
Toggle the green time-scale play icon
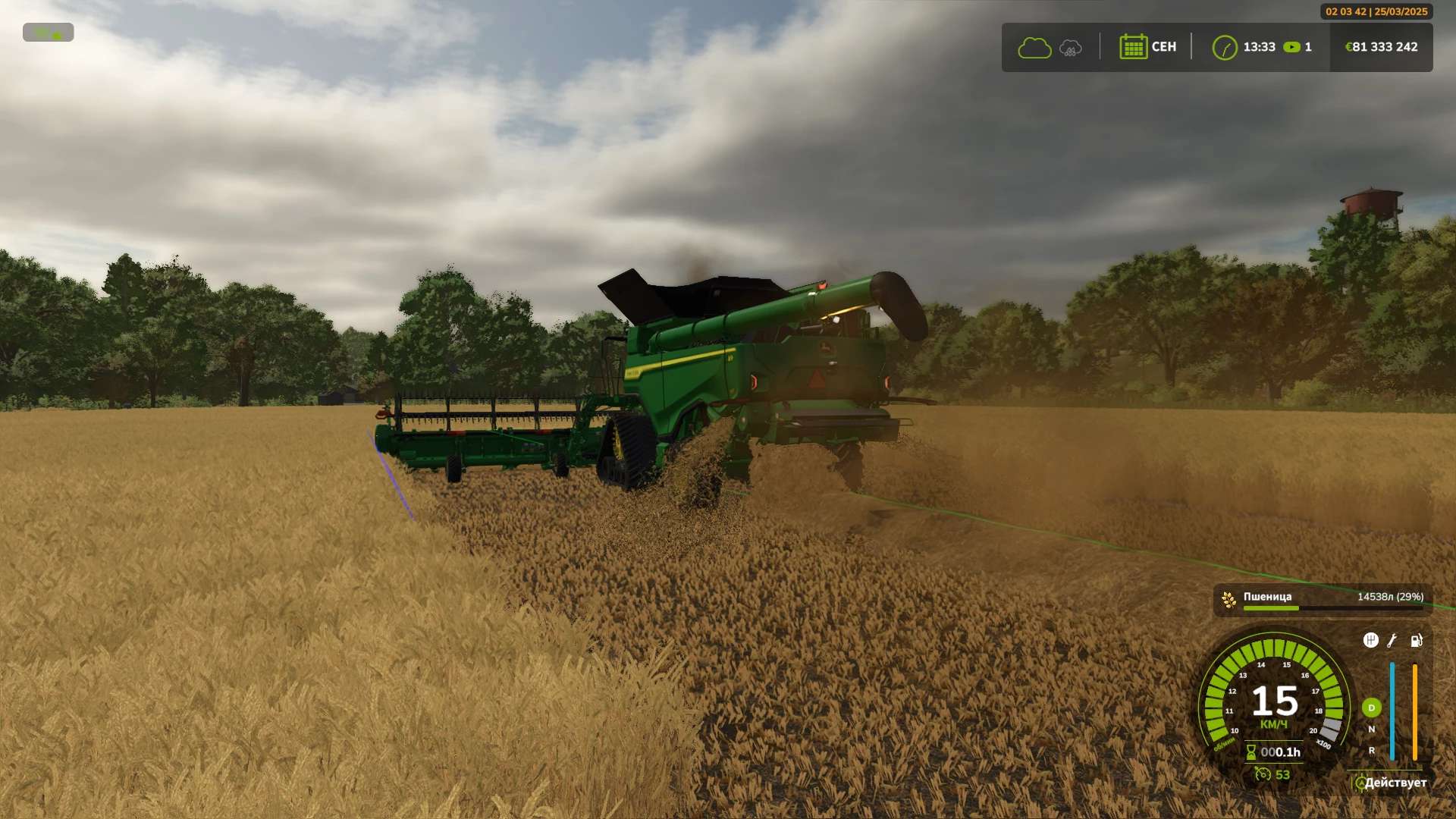tap(1291, 47)
